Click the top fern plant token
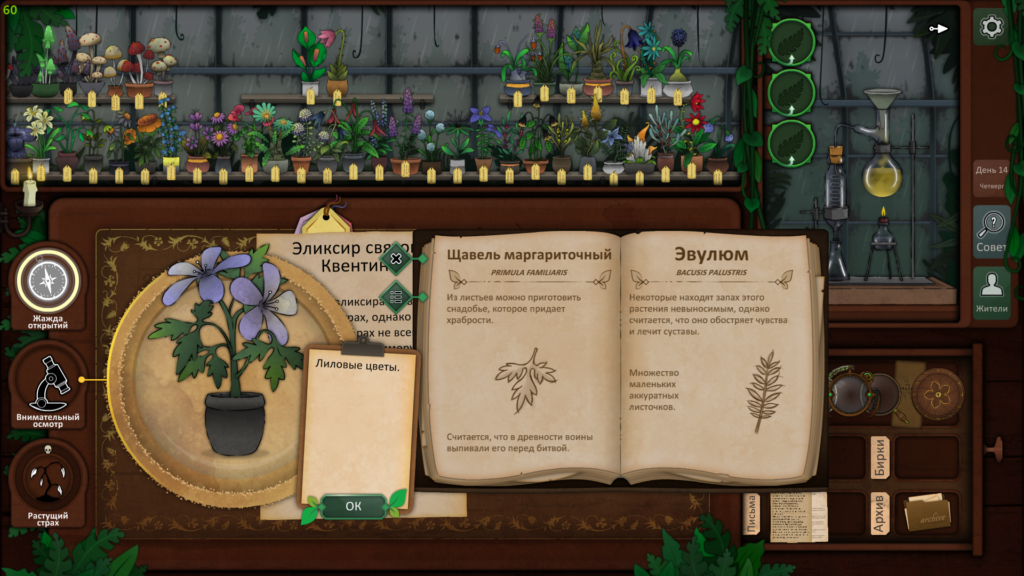1024x576 pixels. pos(792,43)
